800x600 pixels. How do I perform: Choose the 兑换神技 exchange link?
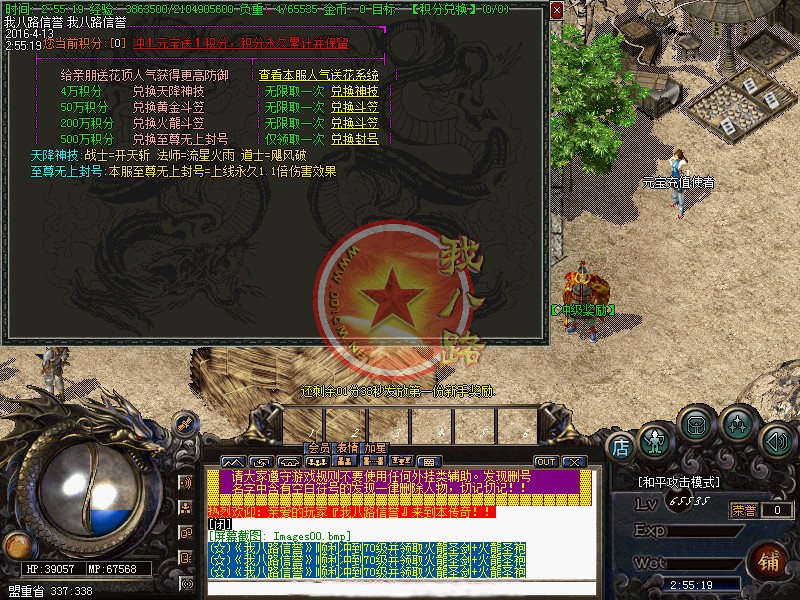click(x=354, y=91)
